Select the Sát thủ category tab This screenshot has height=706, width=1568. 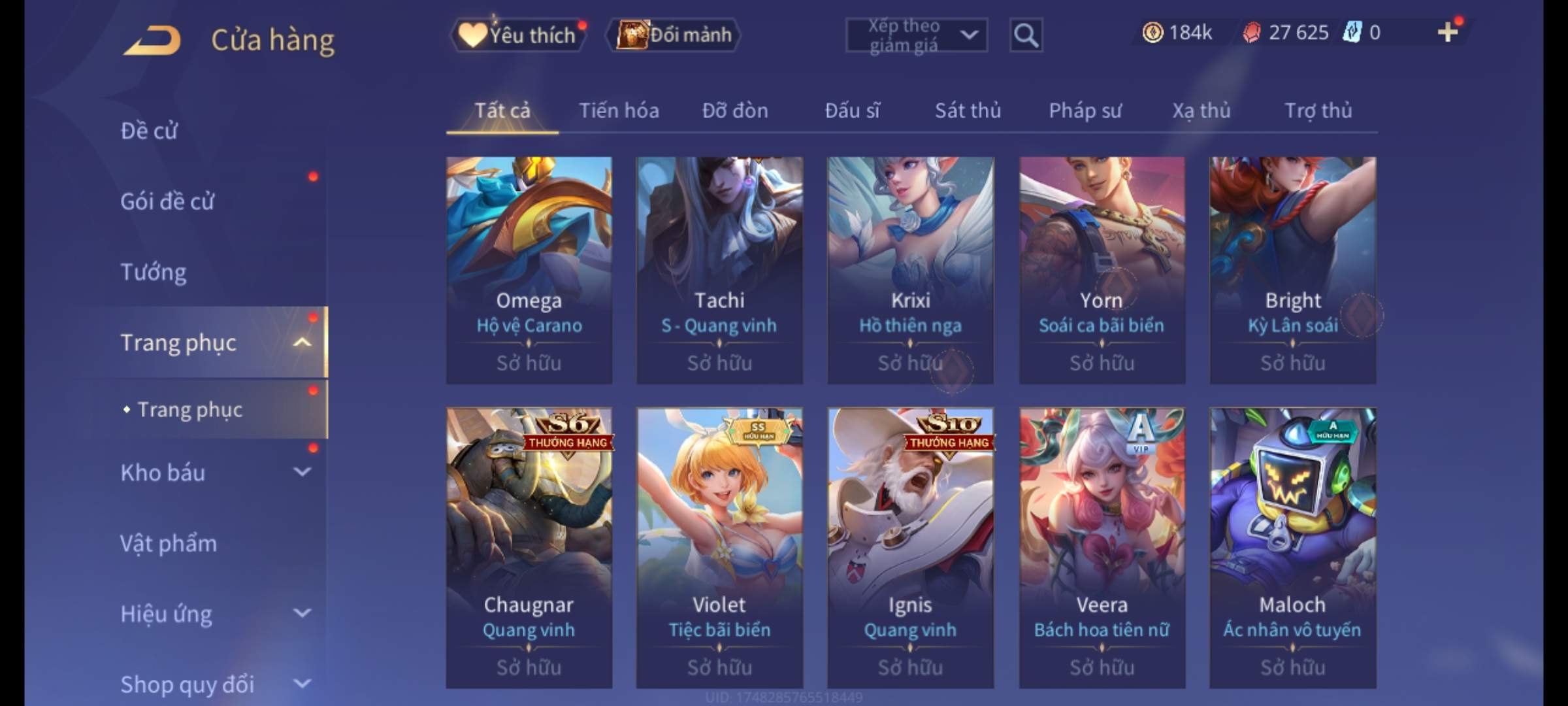968,110
